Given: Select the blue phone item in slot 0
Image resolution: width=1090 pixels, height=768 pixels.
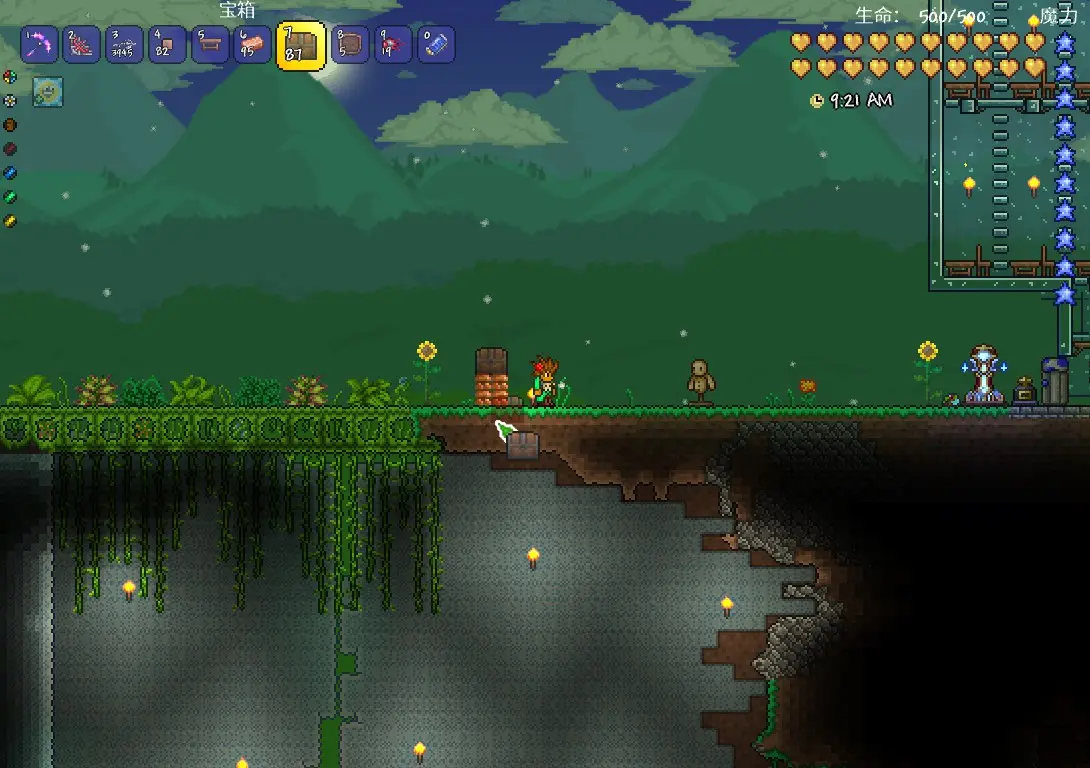Looking at the screenshot, I should (x=436, y=45).
